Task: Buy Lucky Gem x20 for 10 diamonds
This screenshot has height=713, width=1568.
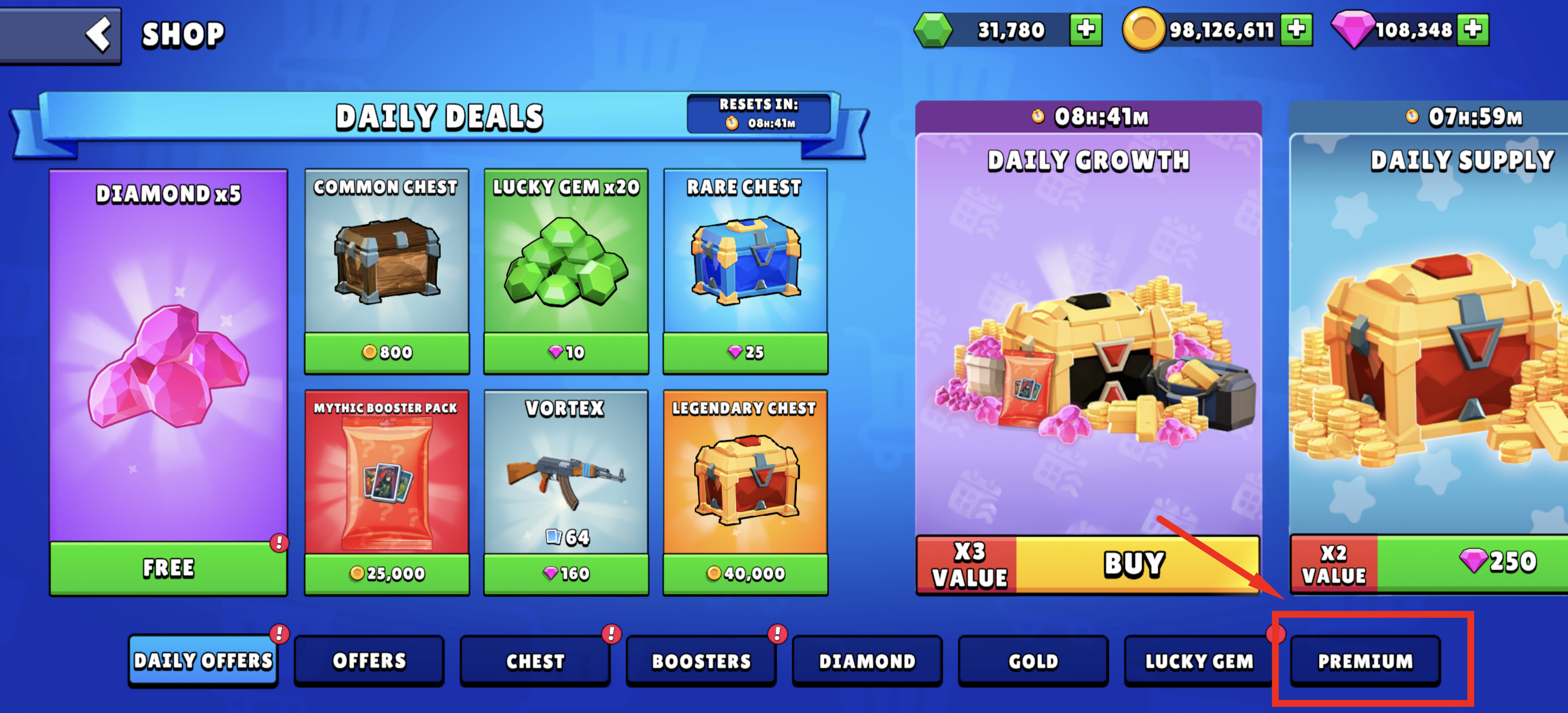Action: point(566,352)
